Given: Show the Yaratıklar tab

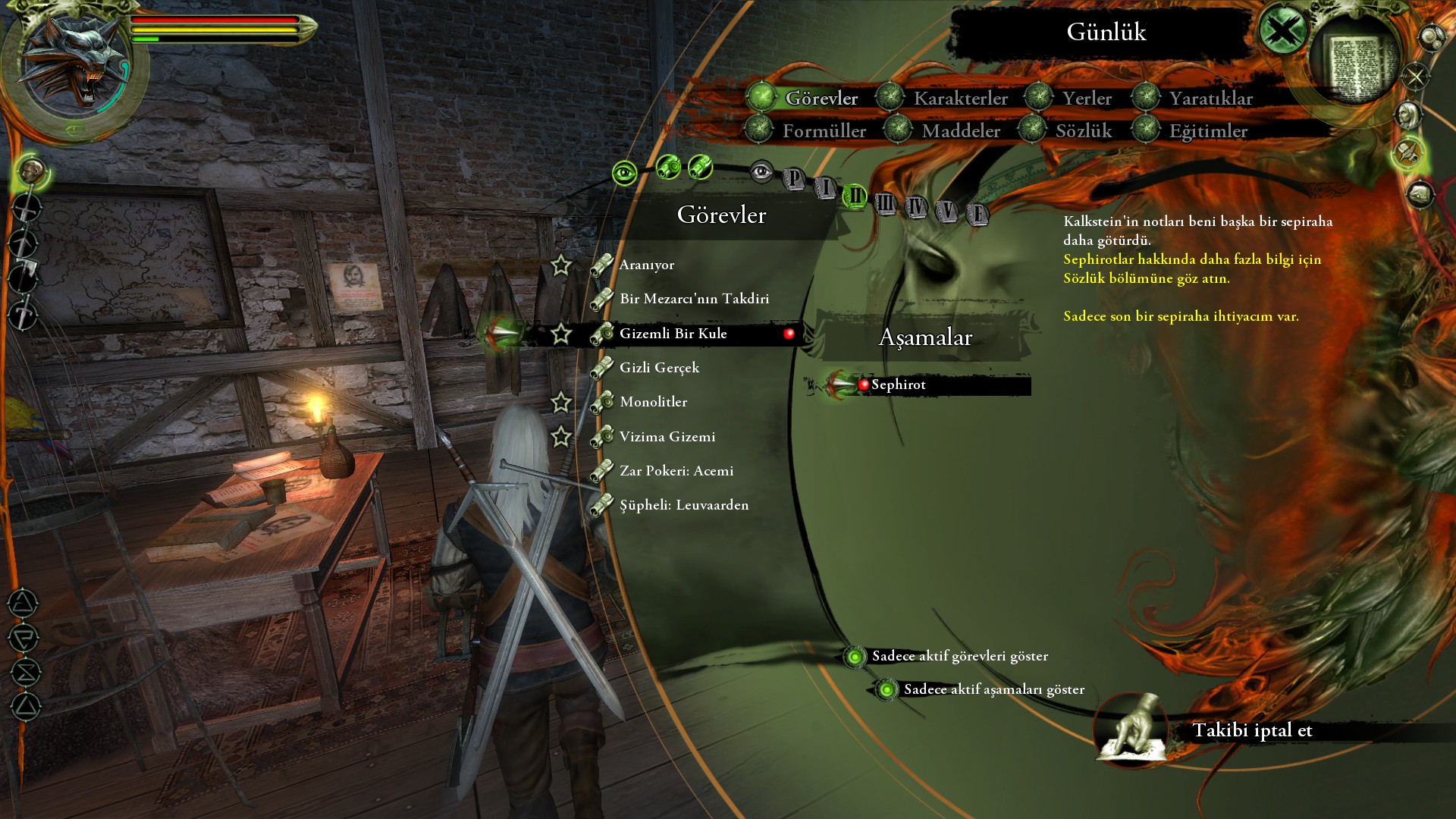Looking at the screenshot, I should coord(1210,99).
